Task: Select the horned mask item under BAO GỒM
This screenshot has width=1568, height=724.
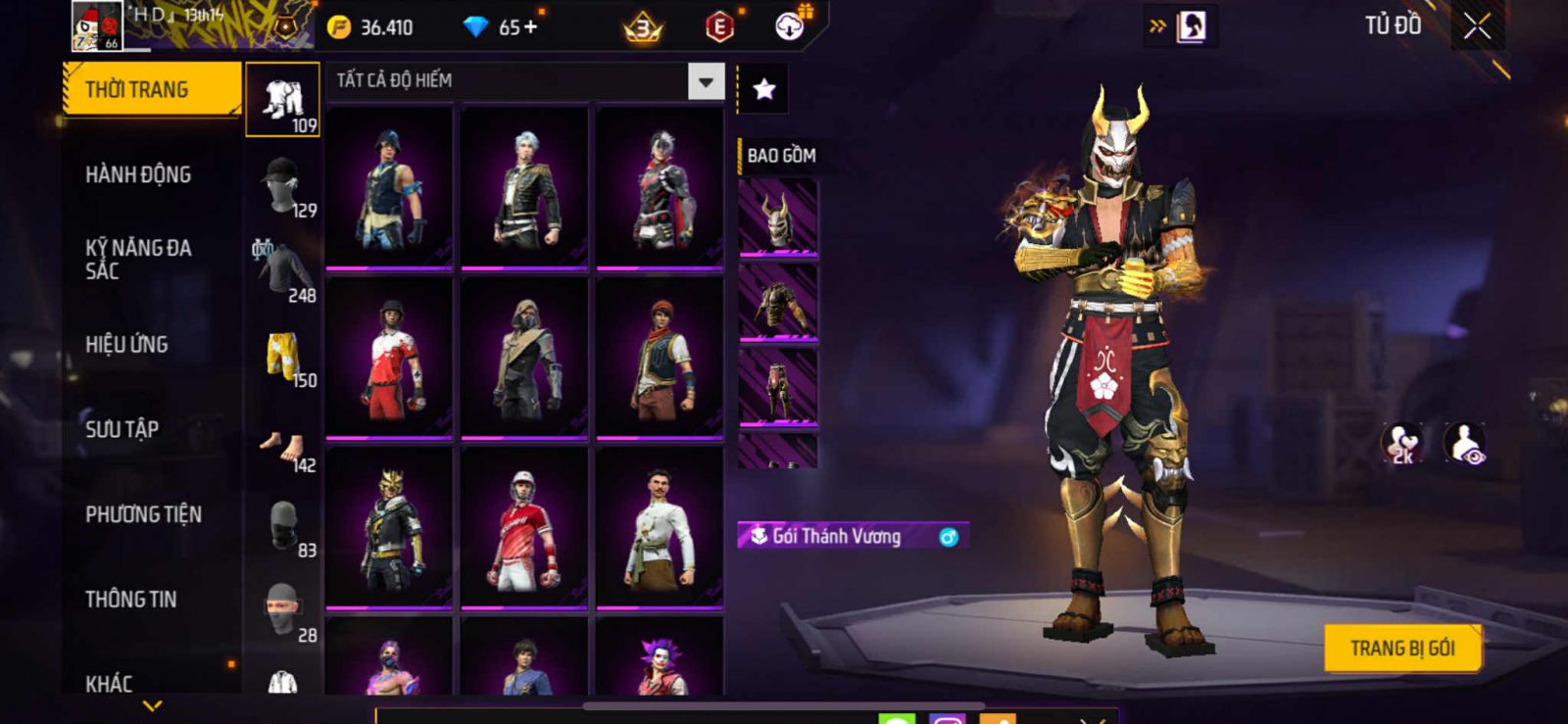Action: coord(777,218)
